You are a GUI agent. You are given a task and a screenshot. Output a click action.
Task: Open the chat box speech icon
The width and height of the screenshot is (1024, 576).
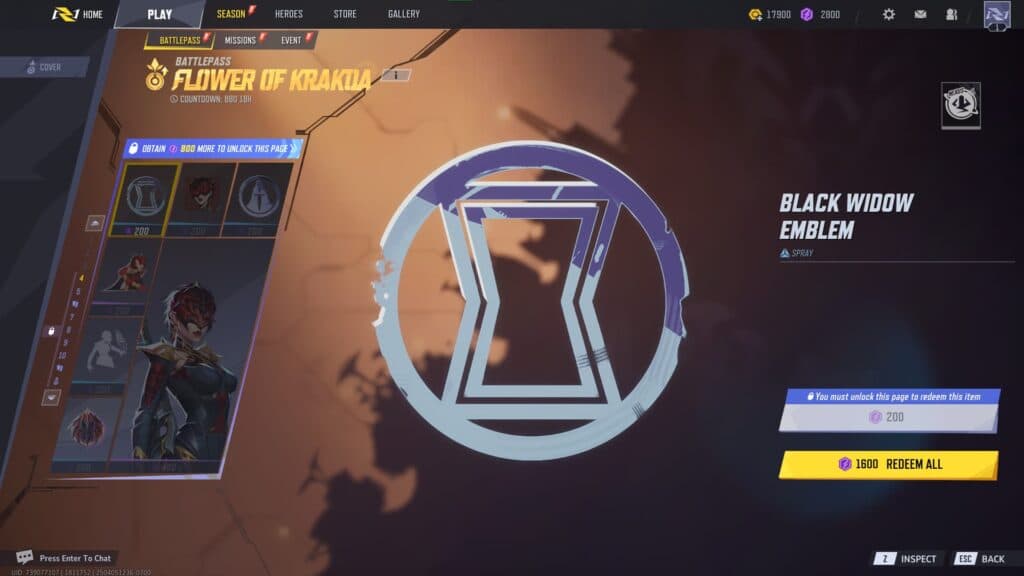point(25,557)
